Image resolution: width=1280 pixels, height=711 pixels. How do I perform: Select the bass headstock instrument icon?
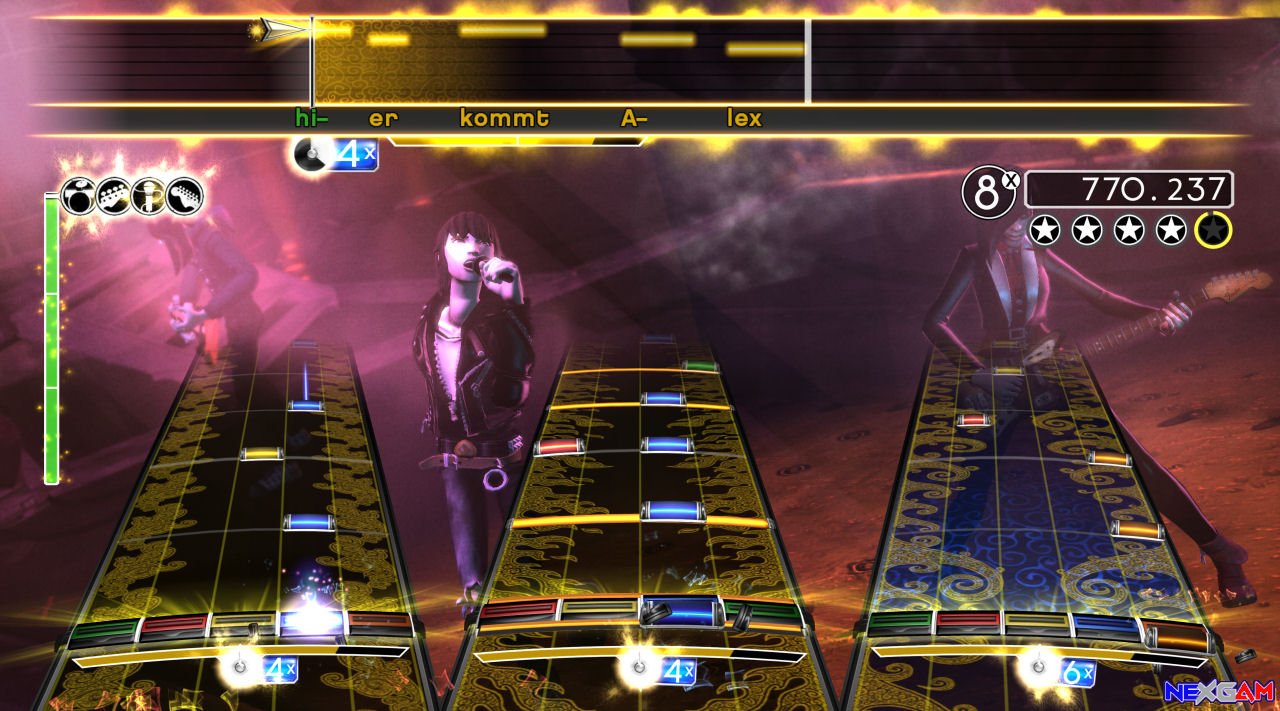[113, 195]
